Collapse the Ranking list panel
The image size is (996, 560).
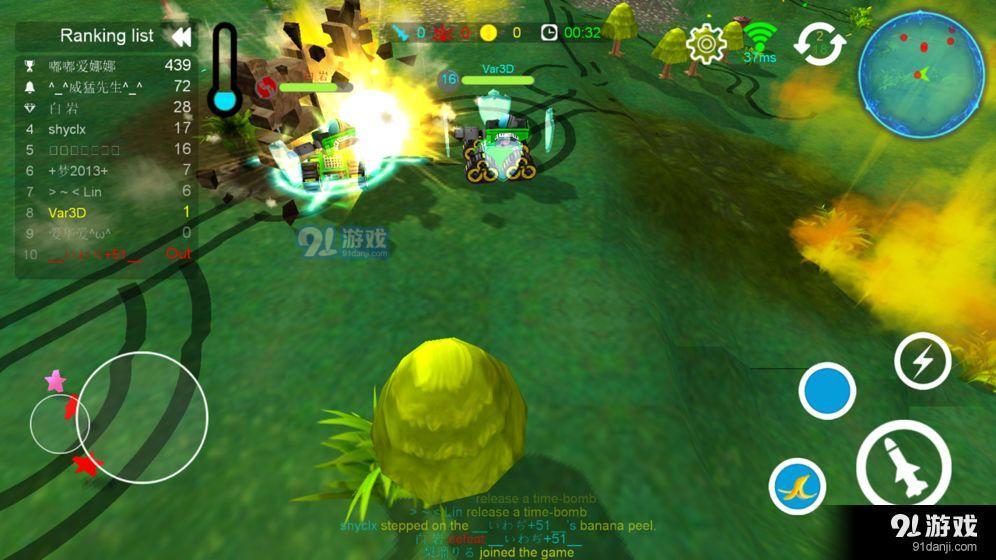click(x=181, y=37)
